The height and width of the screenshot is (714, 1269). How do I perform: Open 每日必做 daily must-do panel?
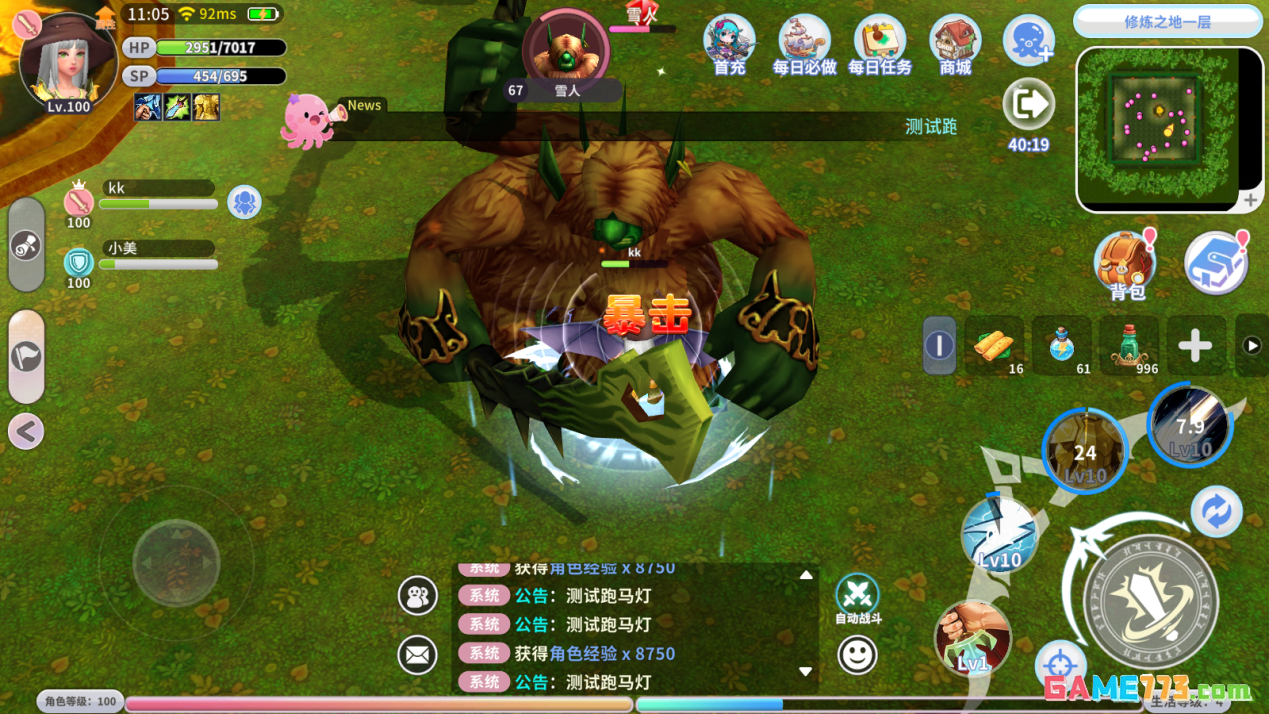point(804,44)
